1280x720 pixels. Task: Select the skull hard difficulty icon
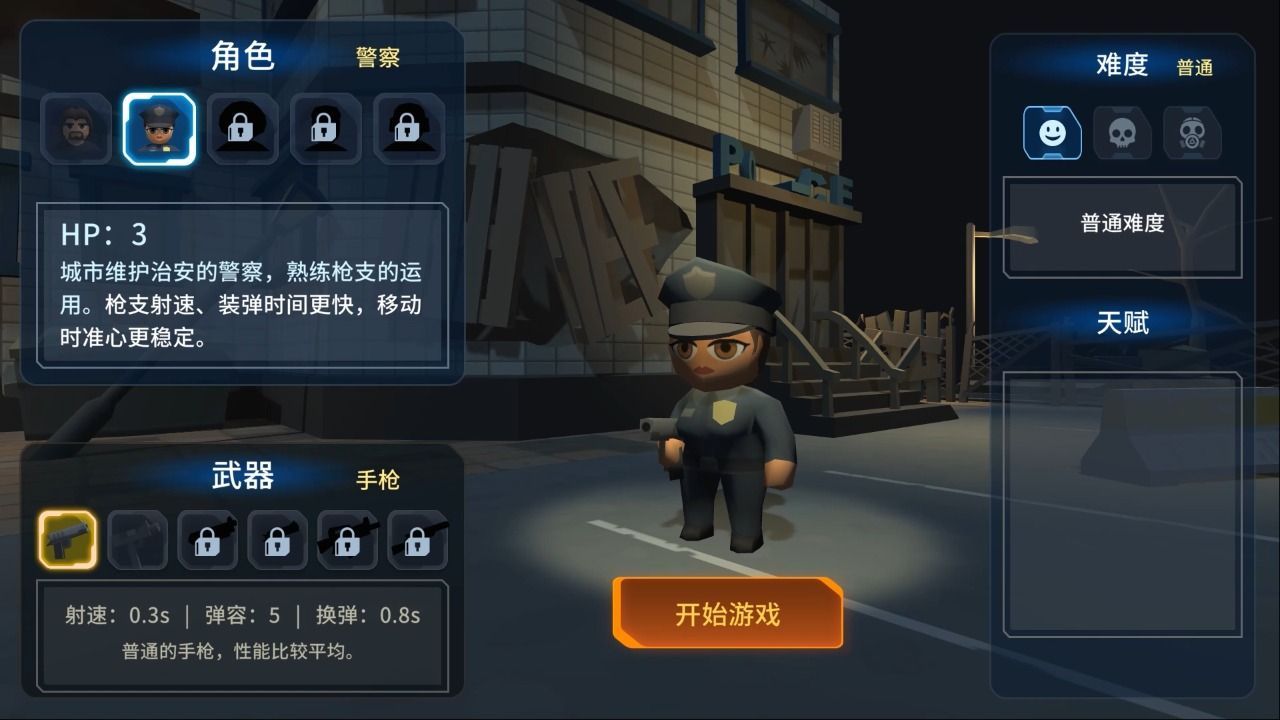(1122, 133)
